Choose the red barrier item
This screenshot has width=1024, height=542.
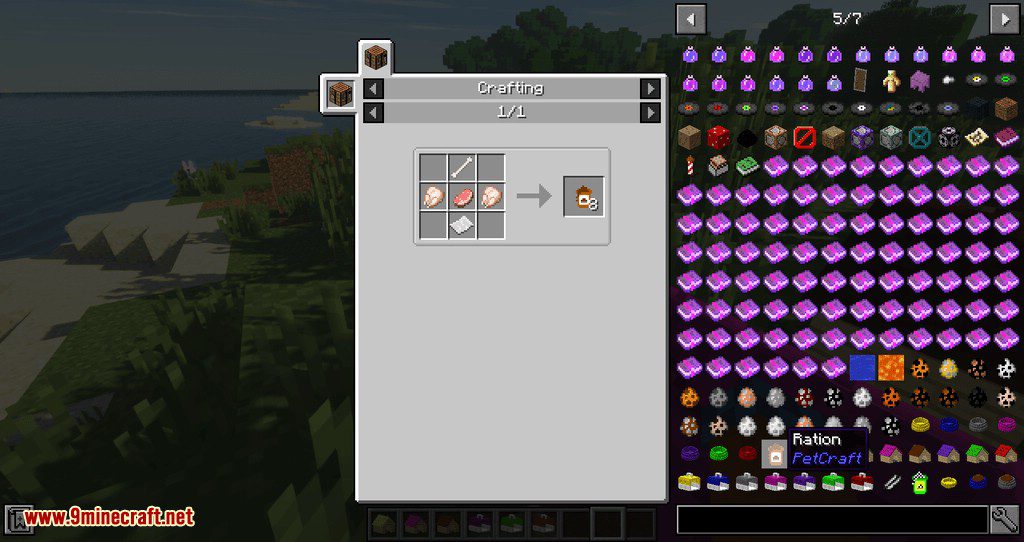[804, 137]
